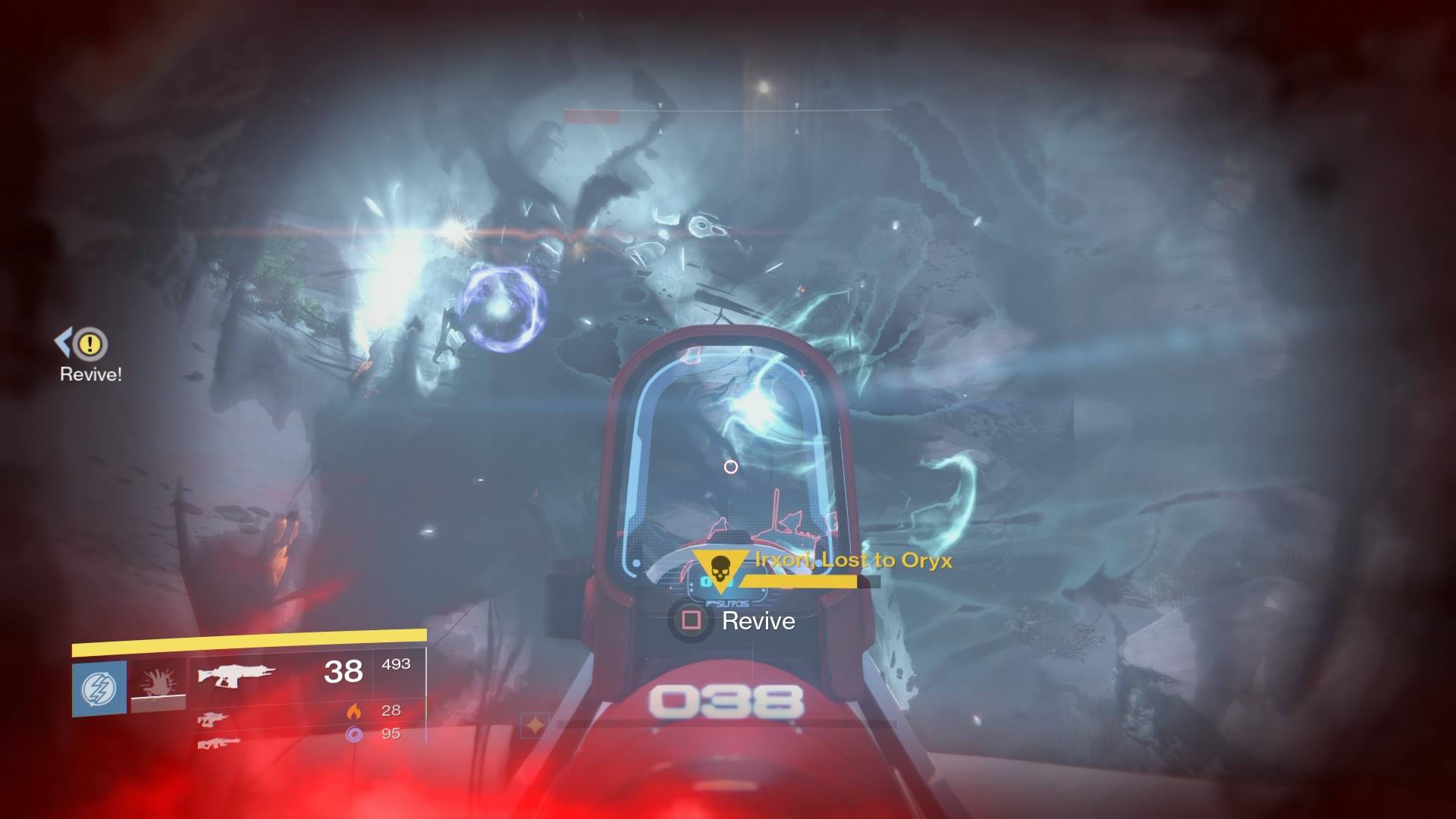Select the grenade ability icon

[x=158, y=684]
